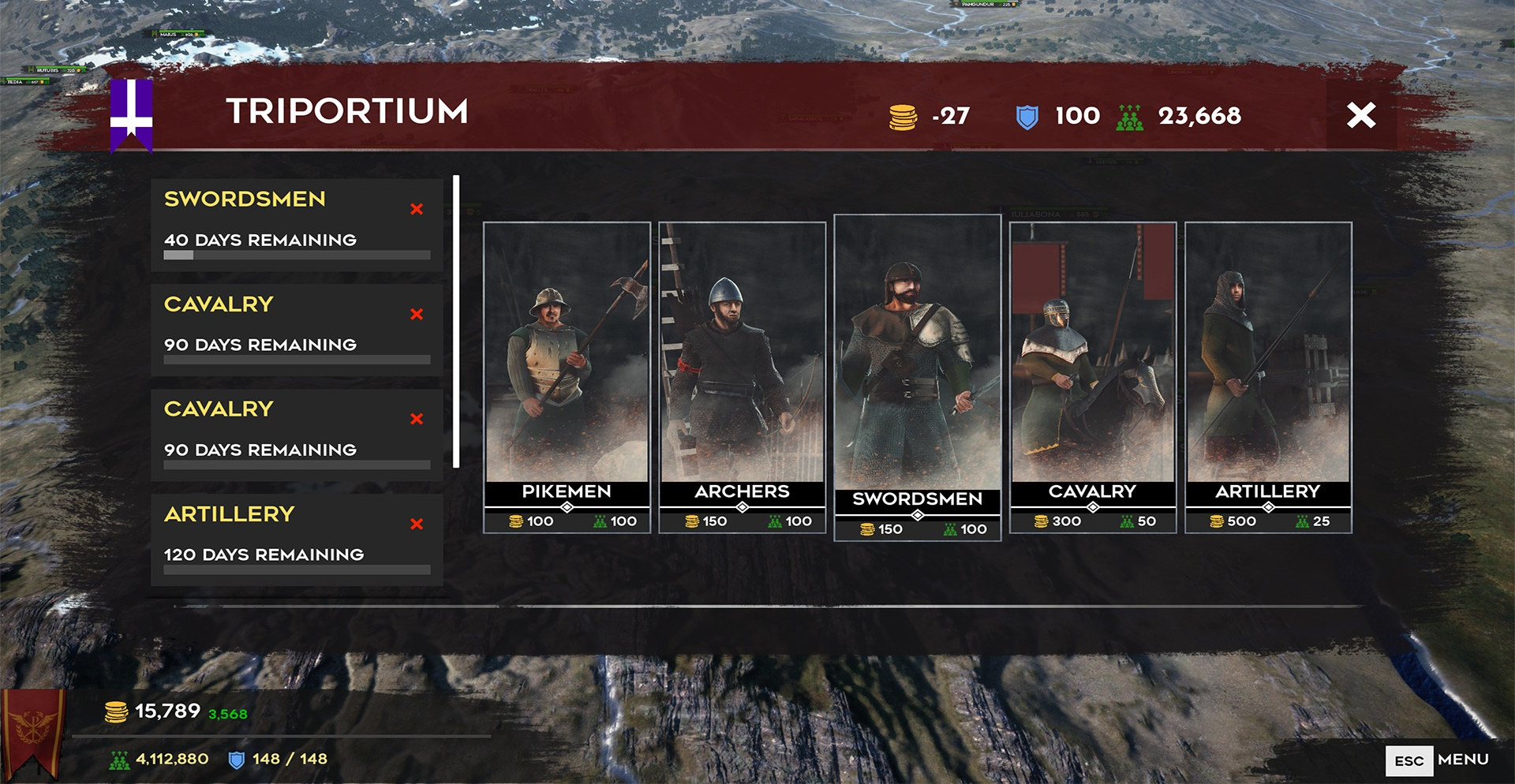The image size is (1515, 784).
Task: Click the purple Triportium banner flag
Action: tap(131, 114)
